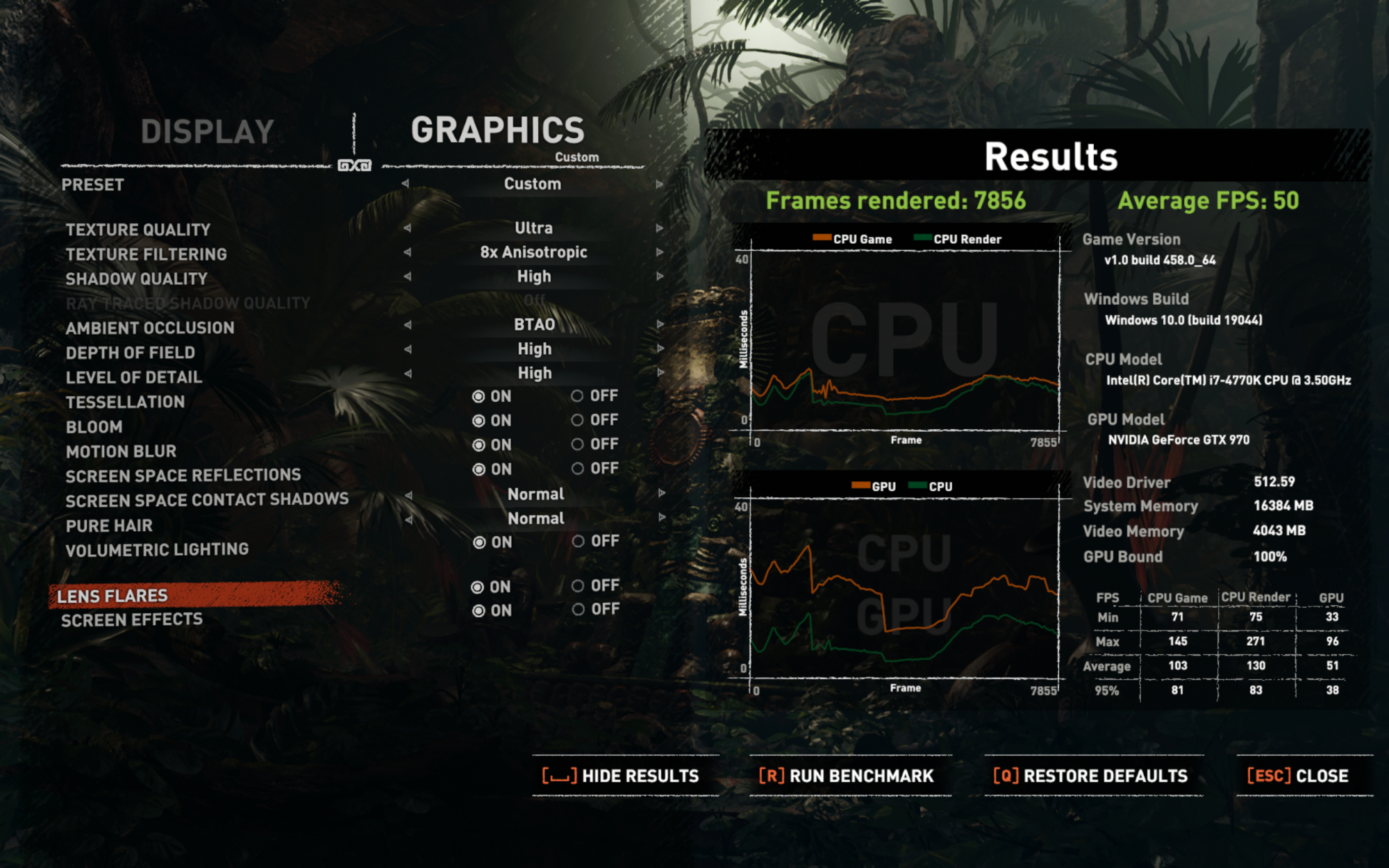The height and width of the screenshot is (868, 1389).
Task: Click the [R] key icon beside Run Benchmark
Action: pyautogui.click(x=770, y=776)
